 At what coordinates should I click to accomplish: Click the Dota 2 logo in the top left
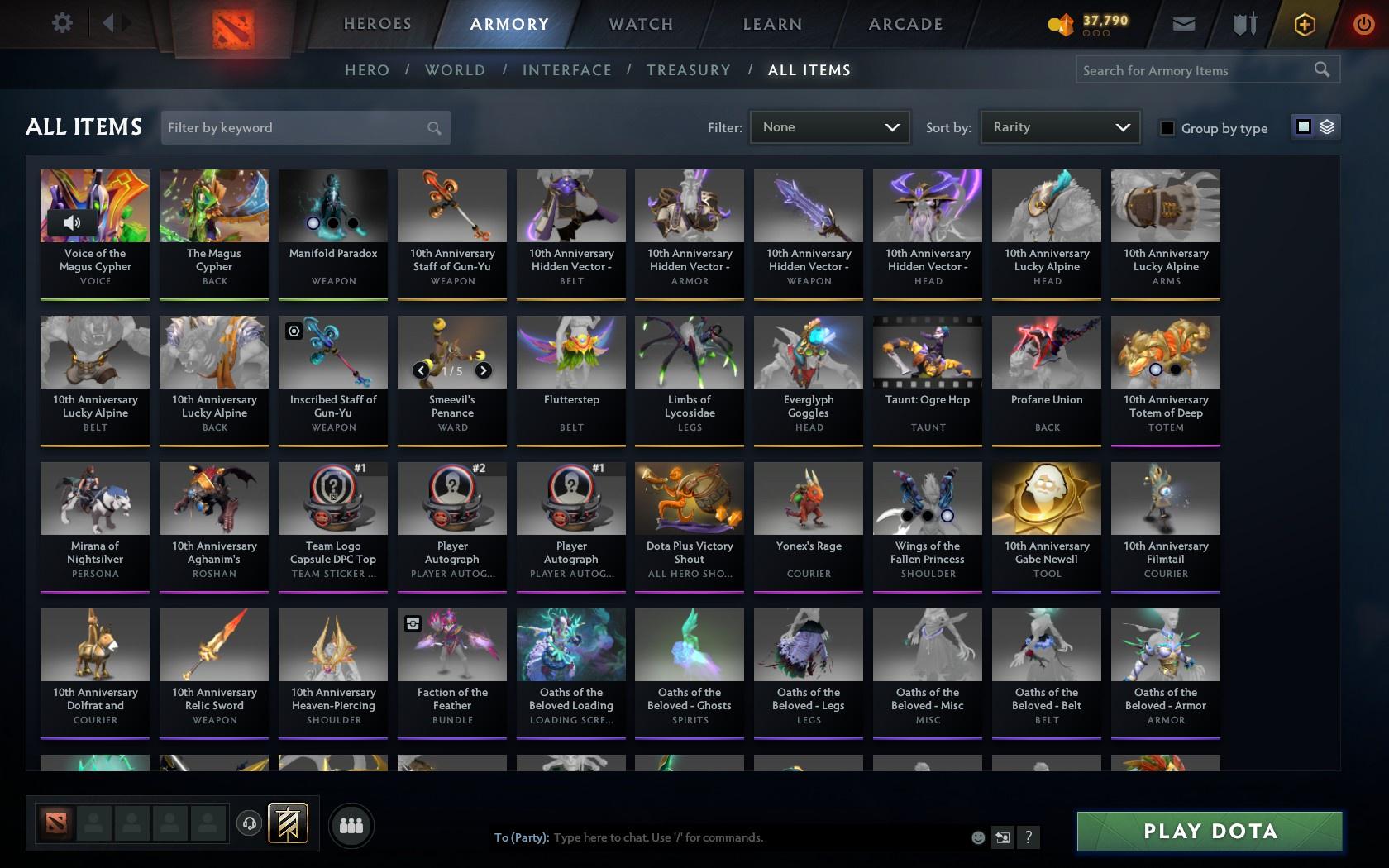[x=231, y=26]
